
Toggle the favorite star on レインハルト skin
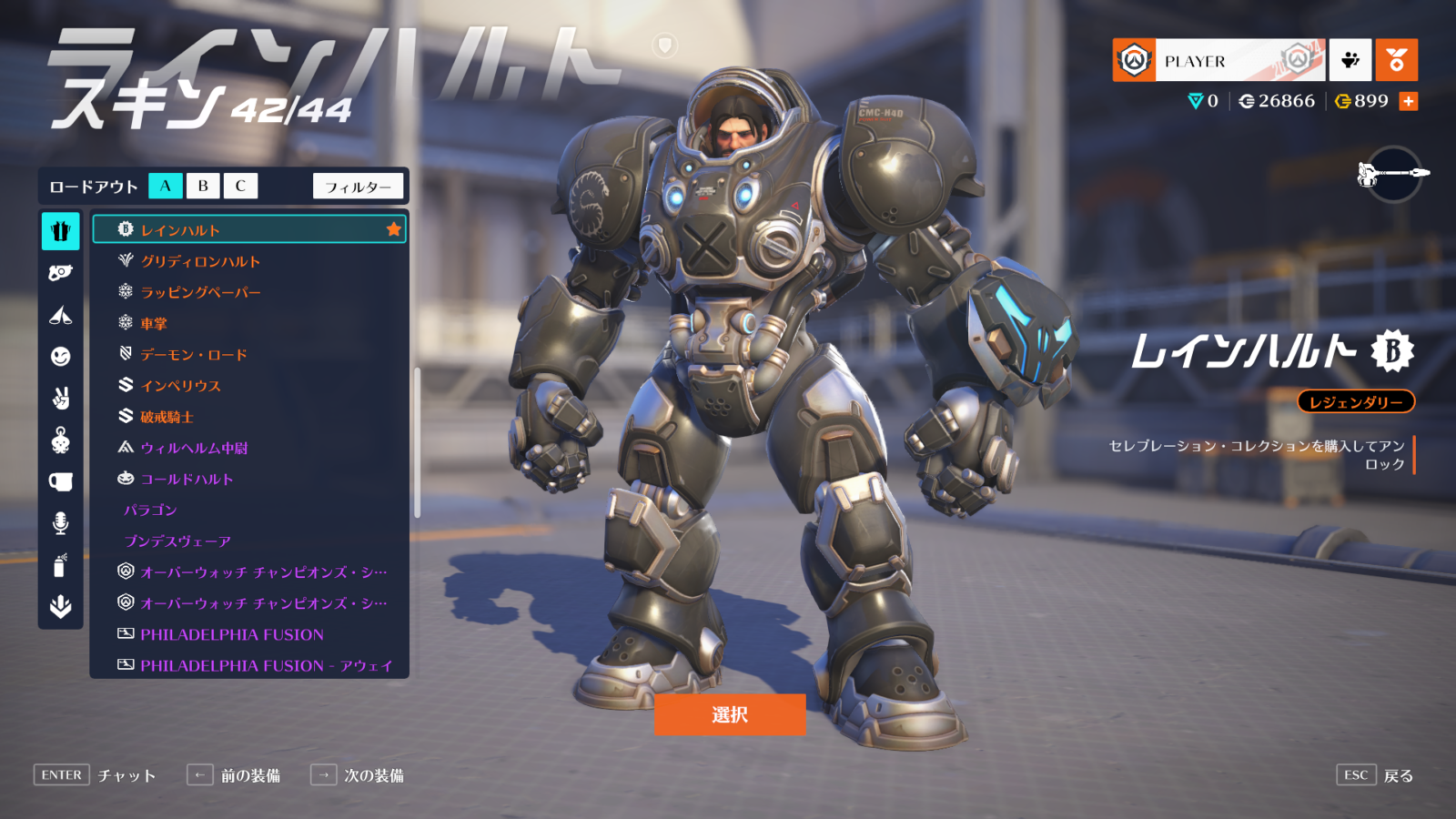point(393,230)
